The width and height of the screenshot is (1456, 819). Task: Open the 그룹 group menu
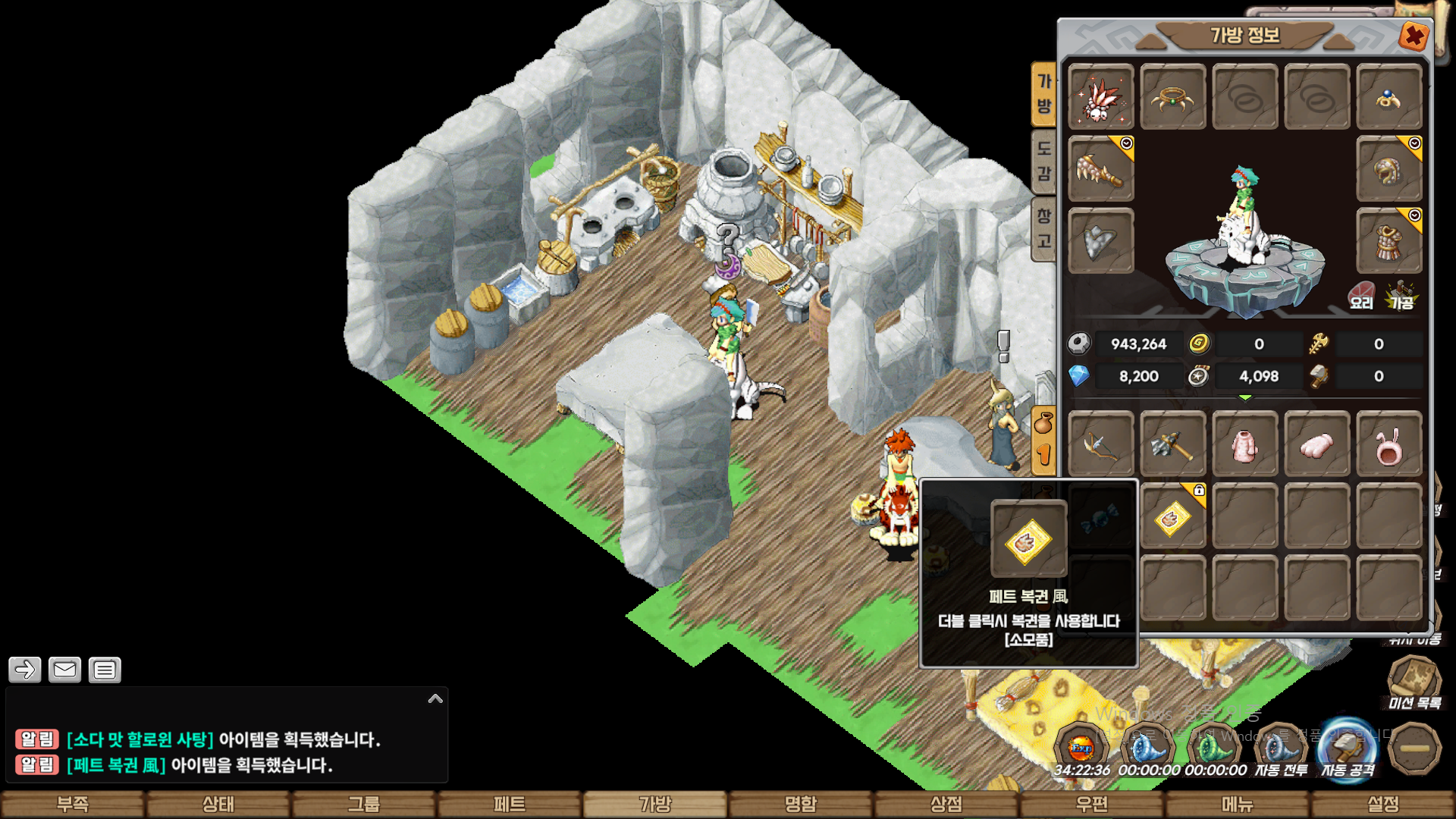point(364,804)
